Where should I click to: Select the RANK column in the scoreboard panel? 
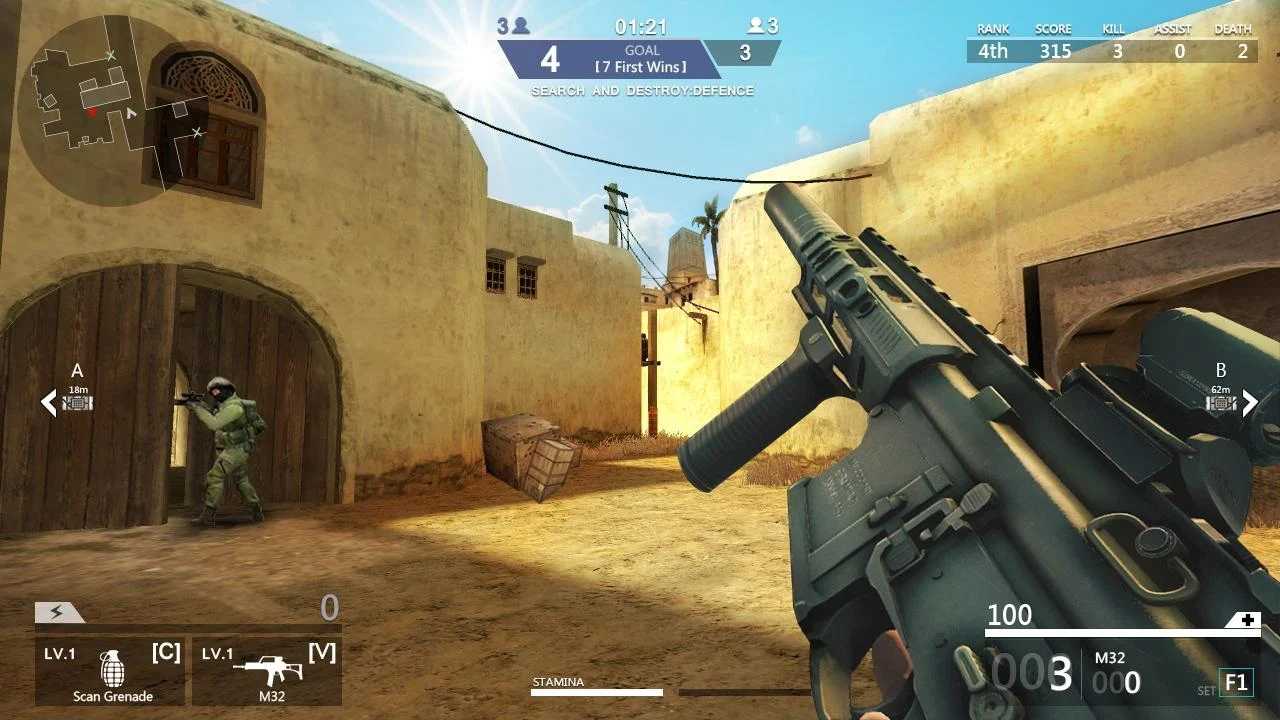click(991, 29)
